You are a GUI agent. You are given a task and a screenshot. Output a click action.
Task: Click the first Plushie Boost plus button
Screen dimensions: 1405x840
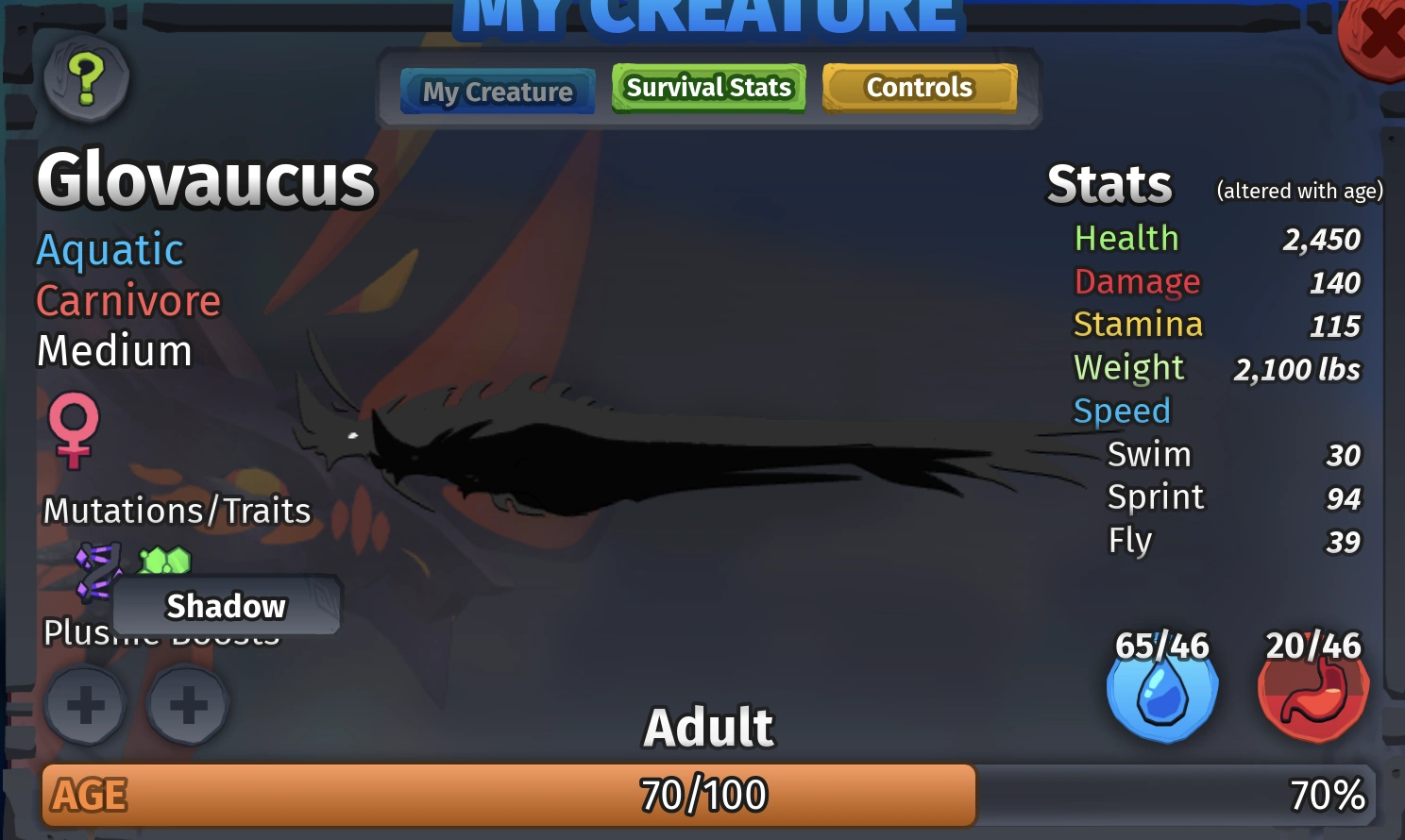point(85,705)
